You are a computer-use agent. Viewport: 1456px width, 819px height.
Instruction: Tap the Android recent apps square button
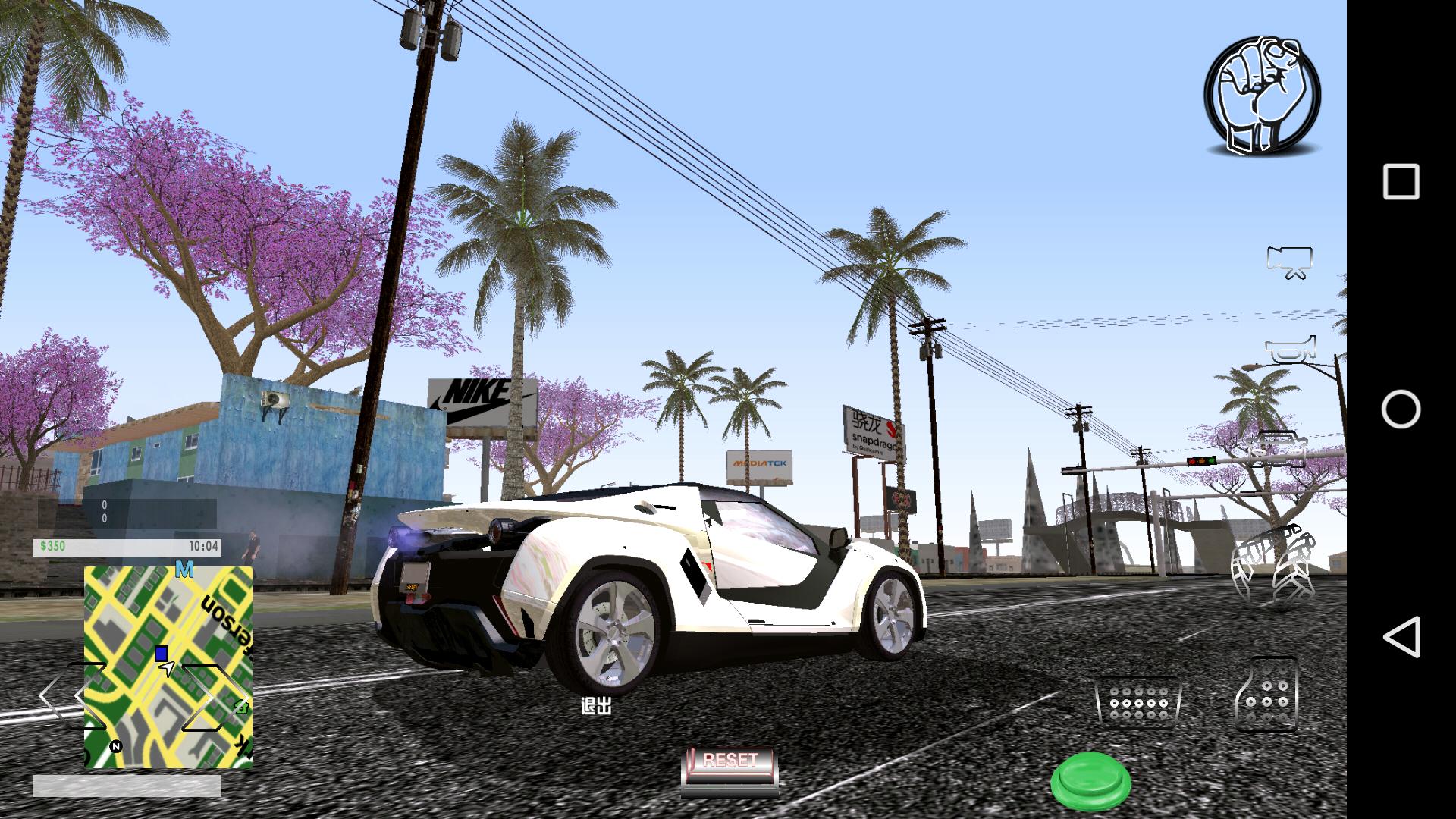tap(1403, 180)
